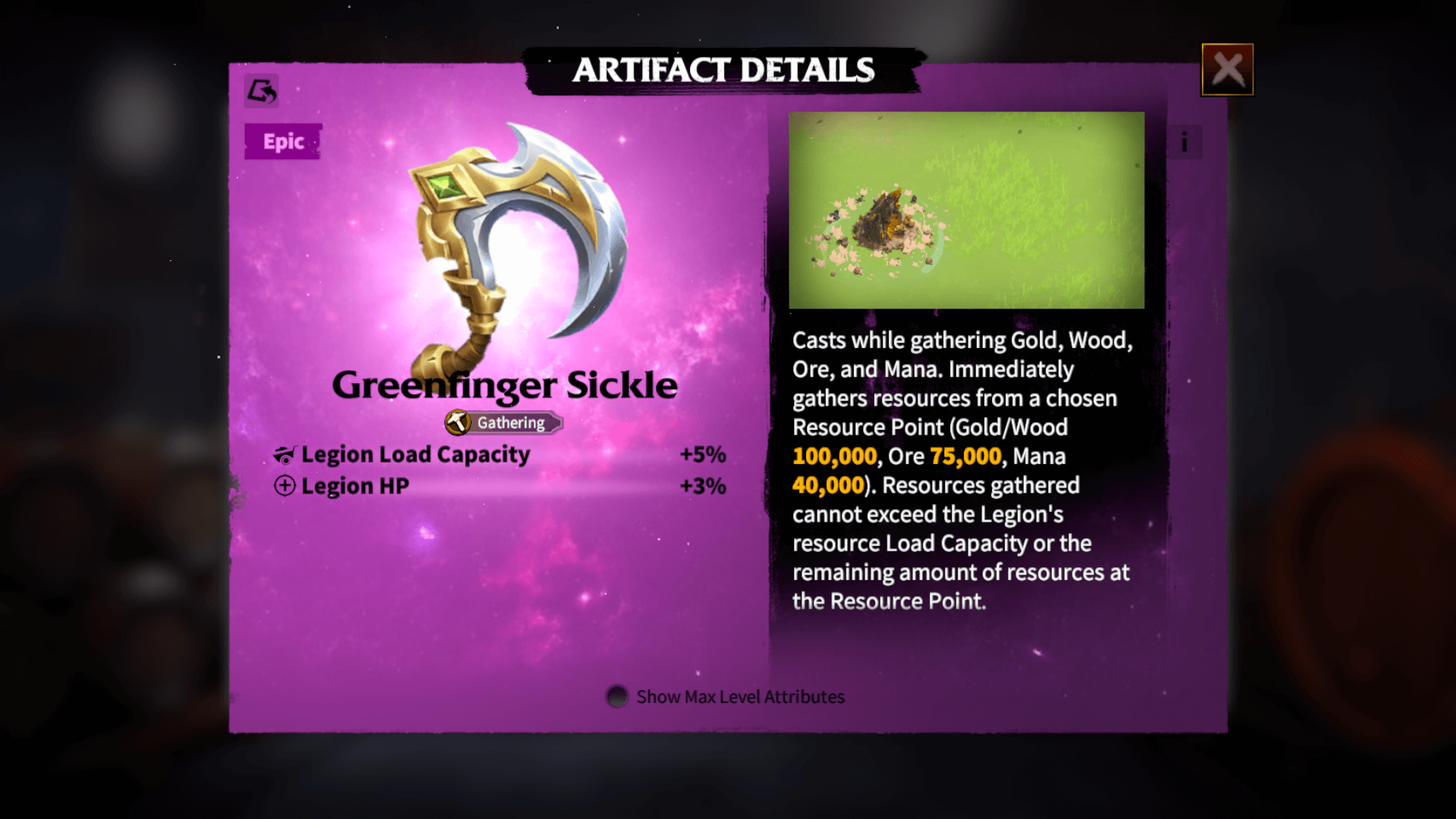Screen dimensions: 1456x819
Task: Select the pickaxe icon in Gathering badge
Action: coord(457,423)
